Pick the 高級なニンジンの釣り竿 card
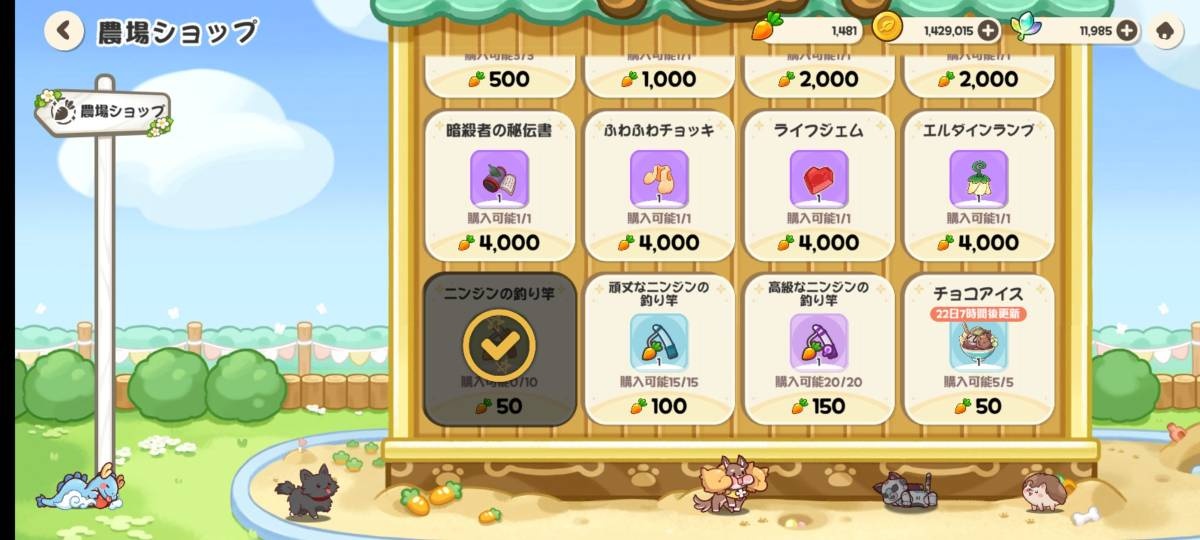Image resolution: width=1200 pixels, height=540 pixels. tap(819, 349)
